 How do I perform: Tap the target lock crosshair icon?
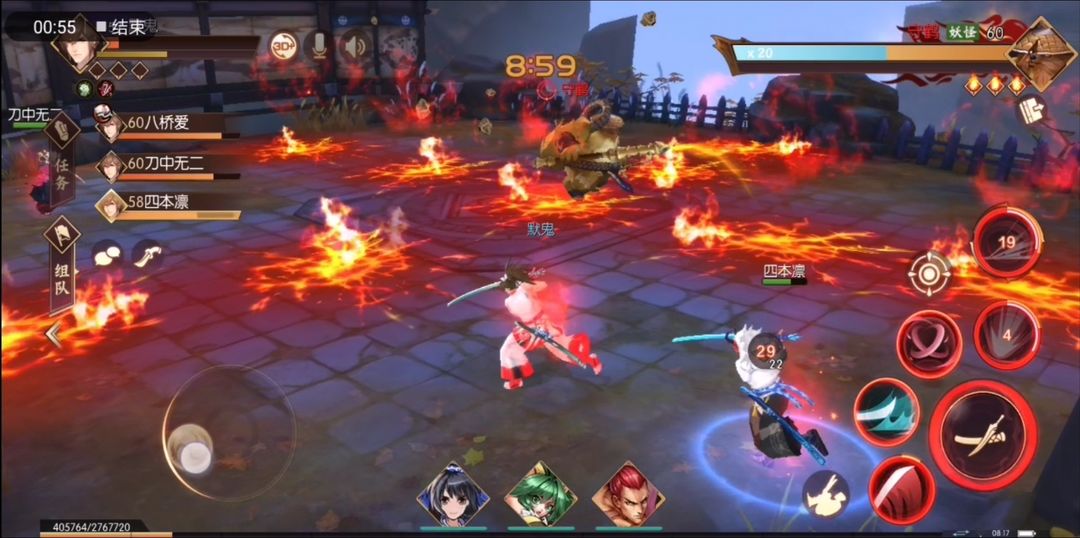(930, 273)
